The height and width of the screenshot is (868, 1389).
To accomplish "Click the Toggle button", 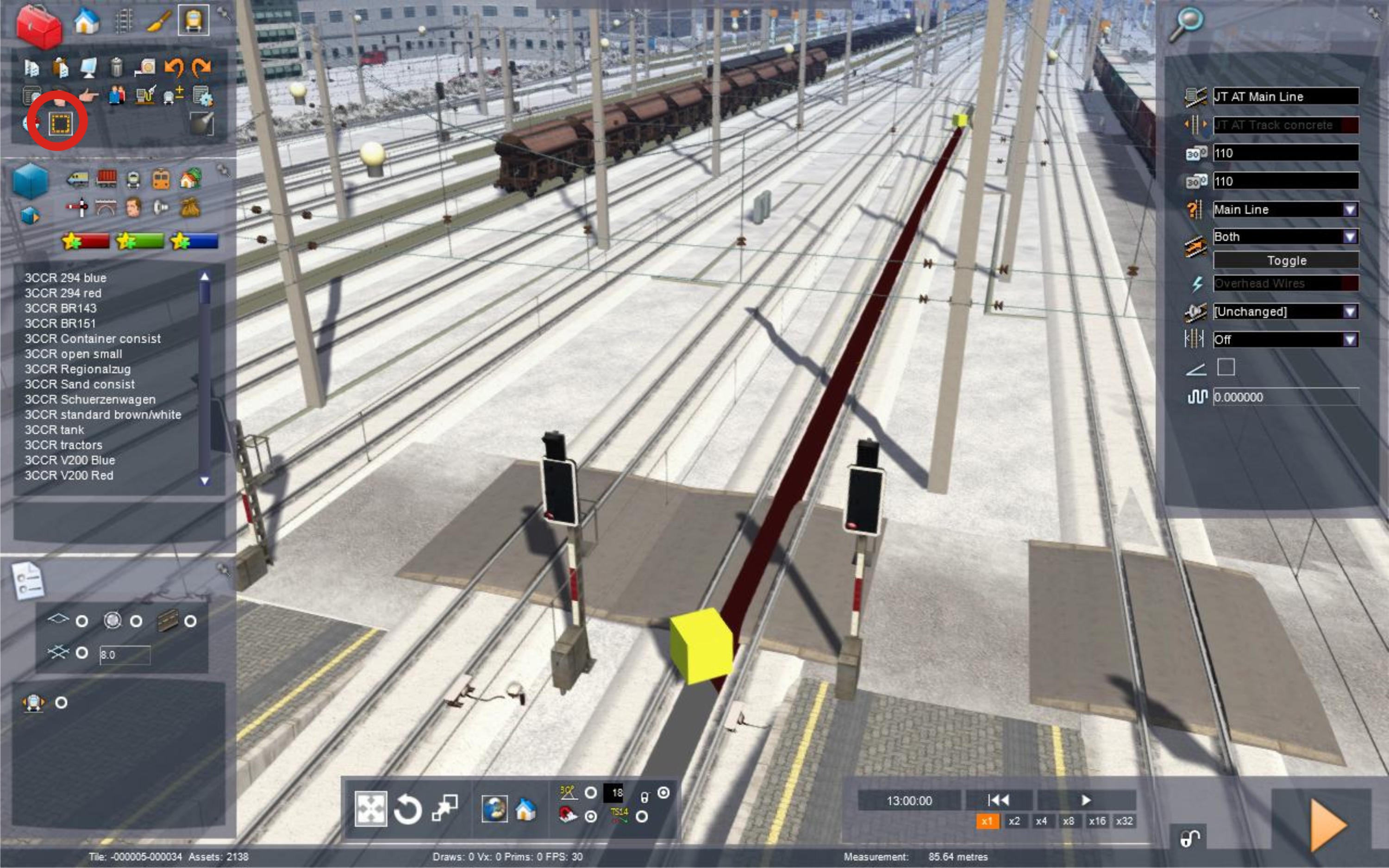I will click(1286, 261).
